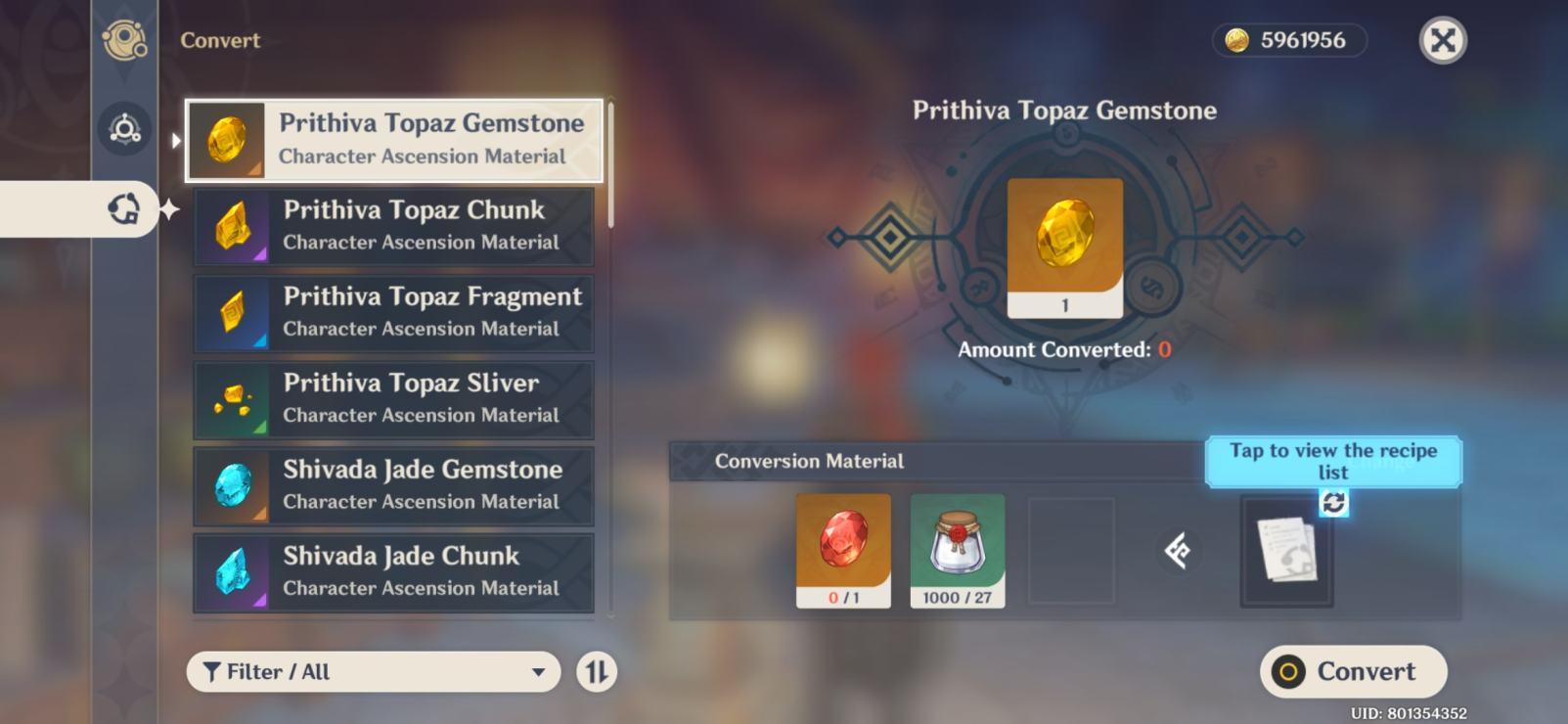Select Shivada Jade Gemstone from the list
This screenshot has width=1568, height=724.
pyautogui.click(x=394, y=485)
